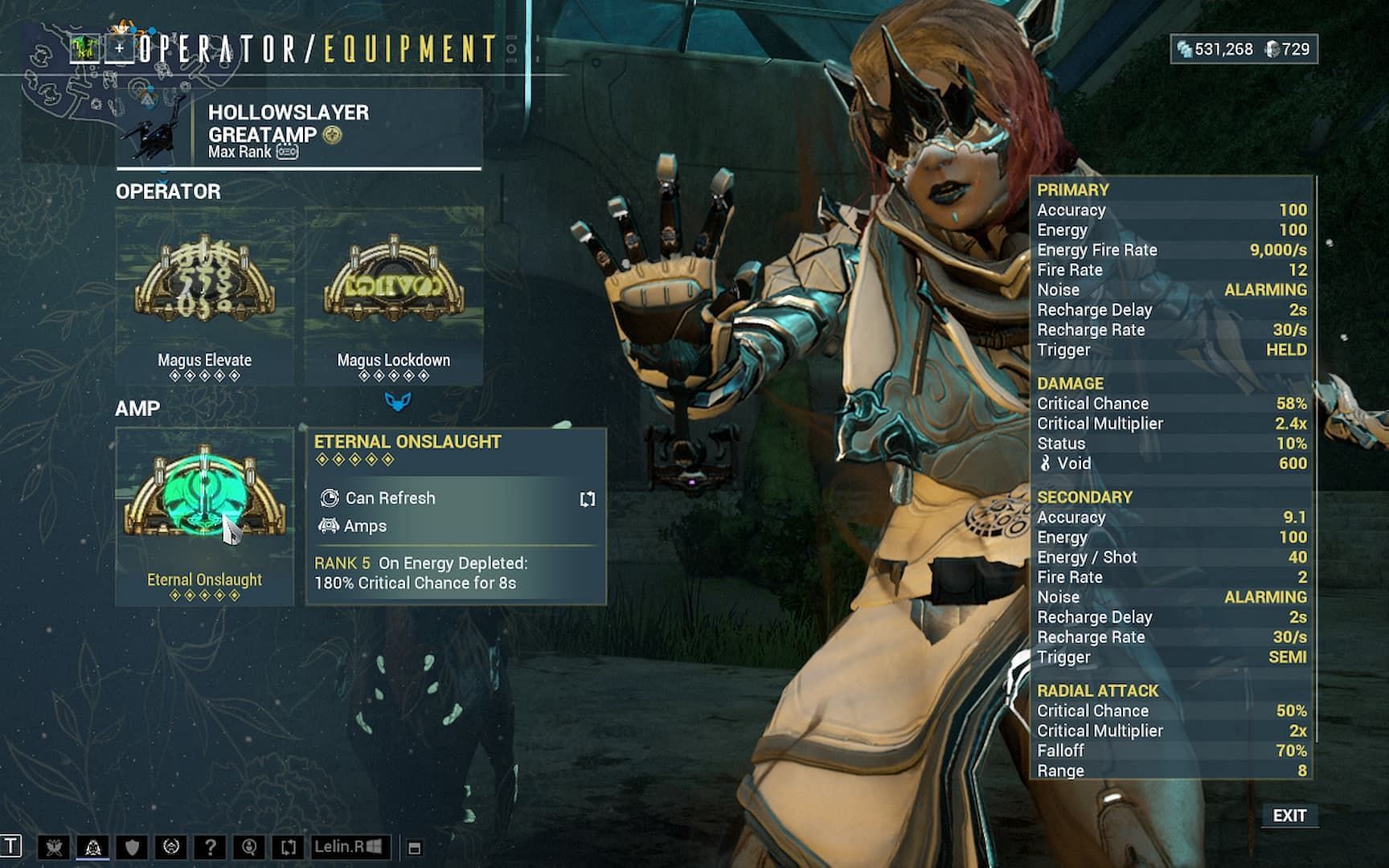Switch to the lotus emblem chat tab
Viewport: 1389px width, 868px height.
tap(93, 847)
